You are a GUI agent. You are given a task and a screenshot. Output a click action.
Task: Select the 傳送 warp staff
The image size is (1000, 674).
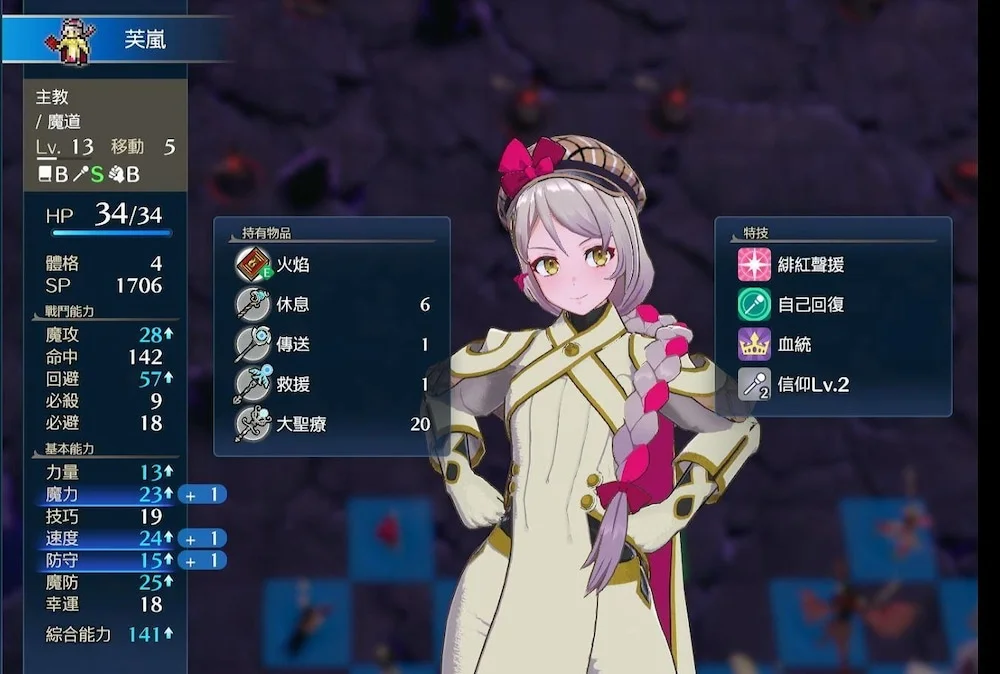pos(330,345)
